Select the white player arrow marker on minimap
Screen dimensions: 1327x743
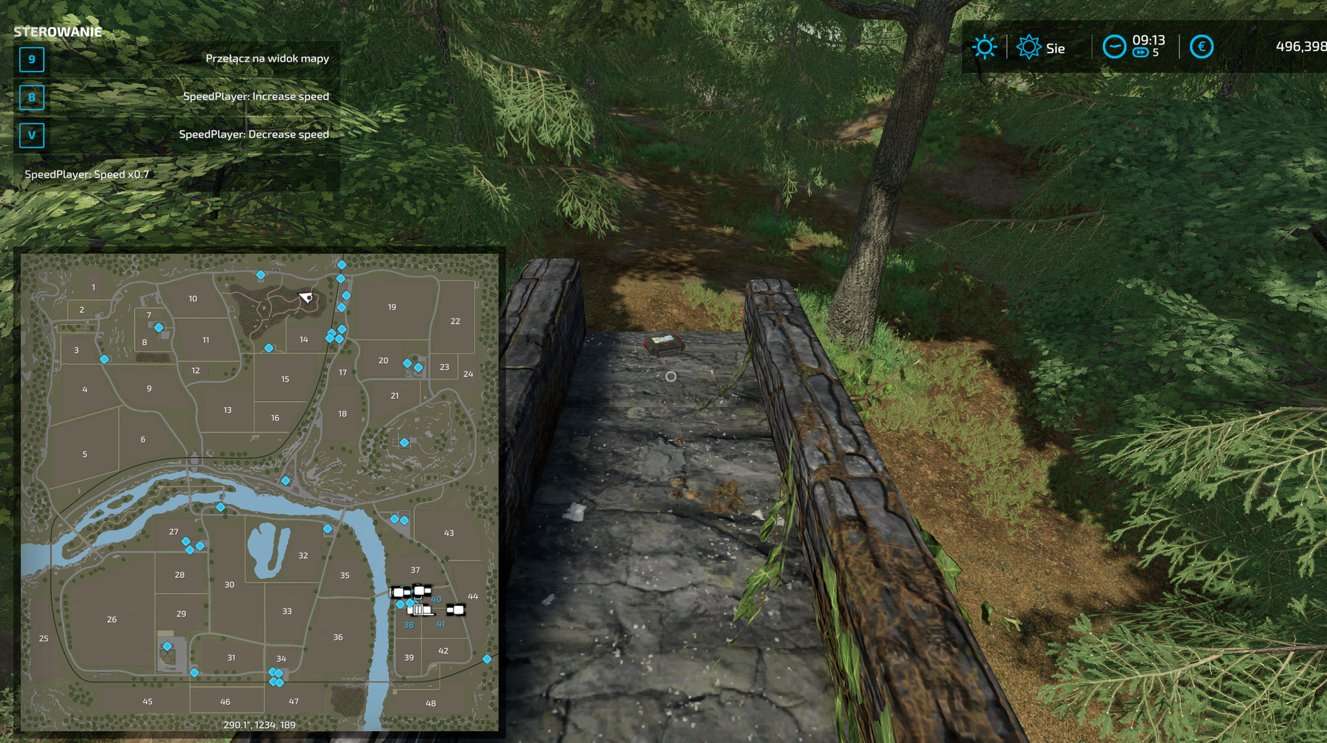307,297
